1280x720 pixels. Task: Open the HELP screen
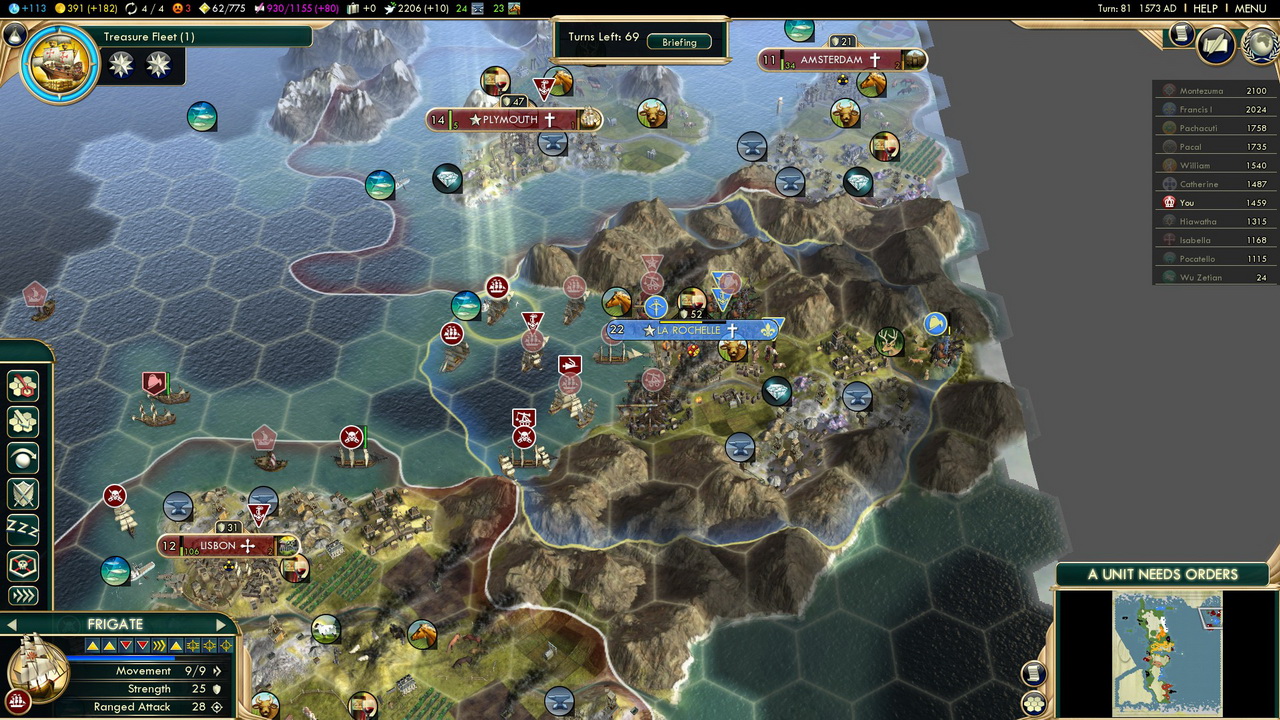click(1205, 8)
